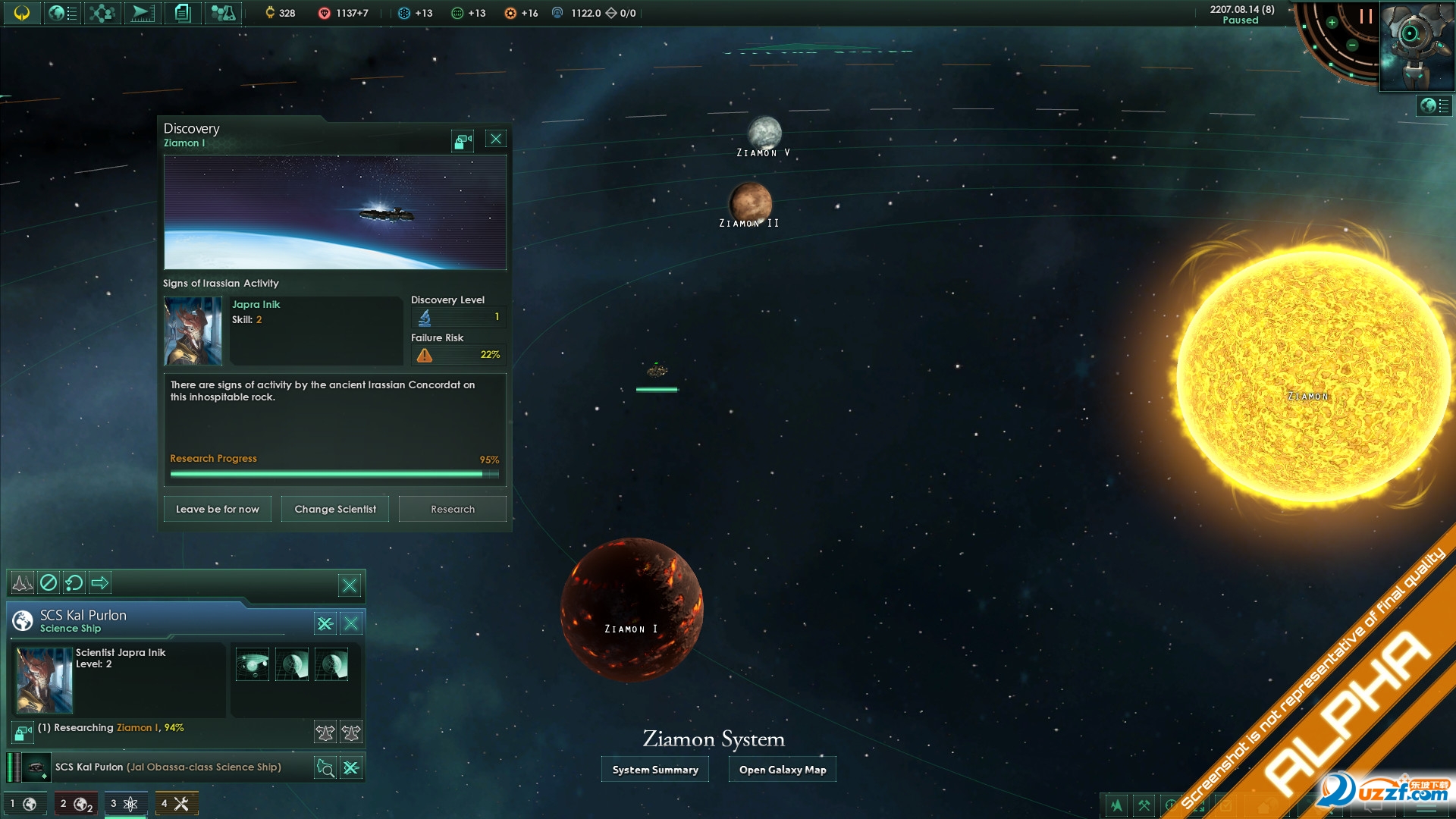
Task: Open Galaxy Map view
Action: point(782,770)
